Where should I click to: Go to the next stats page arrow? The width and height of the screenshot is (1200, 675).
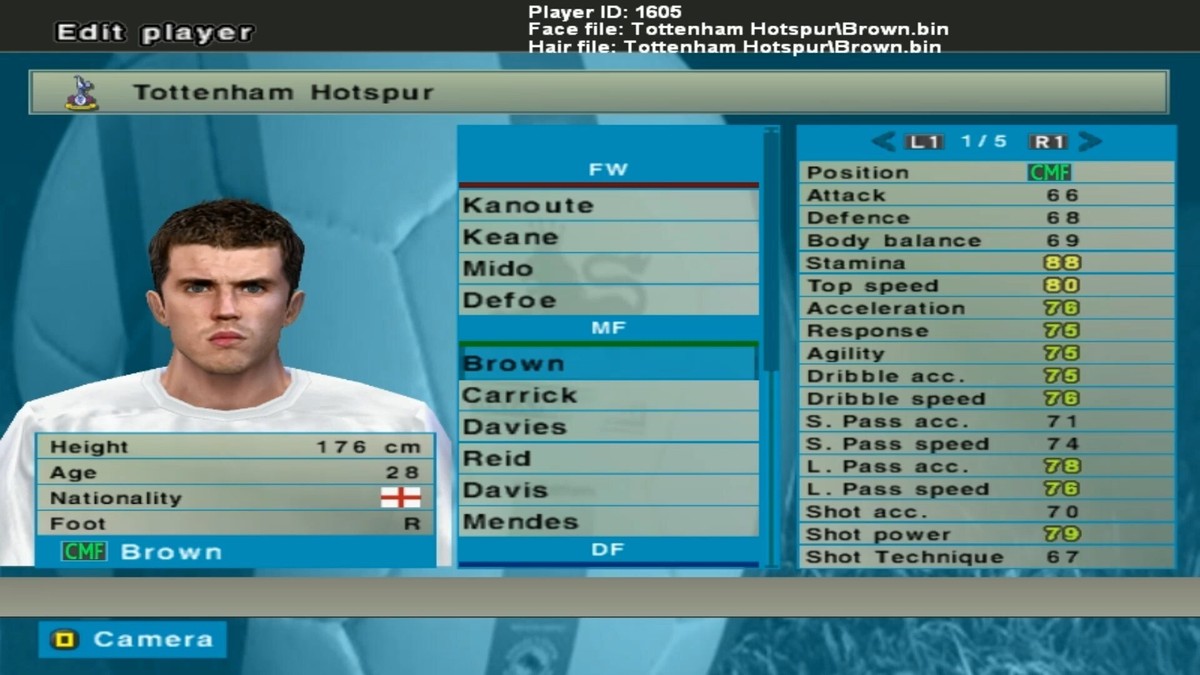(x=1090, y=142)
